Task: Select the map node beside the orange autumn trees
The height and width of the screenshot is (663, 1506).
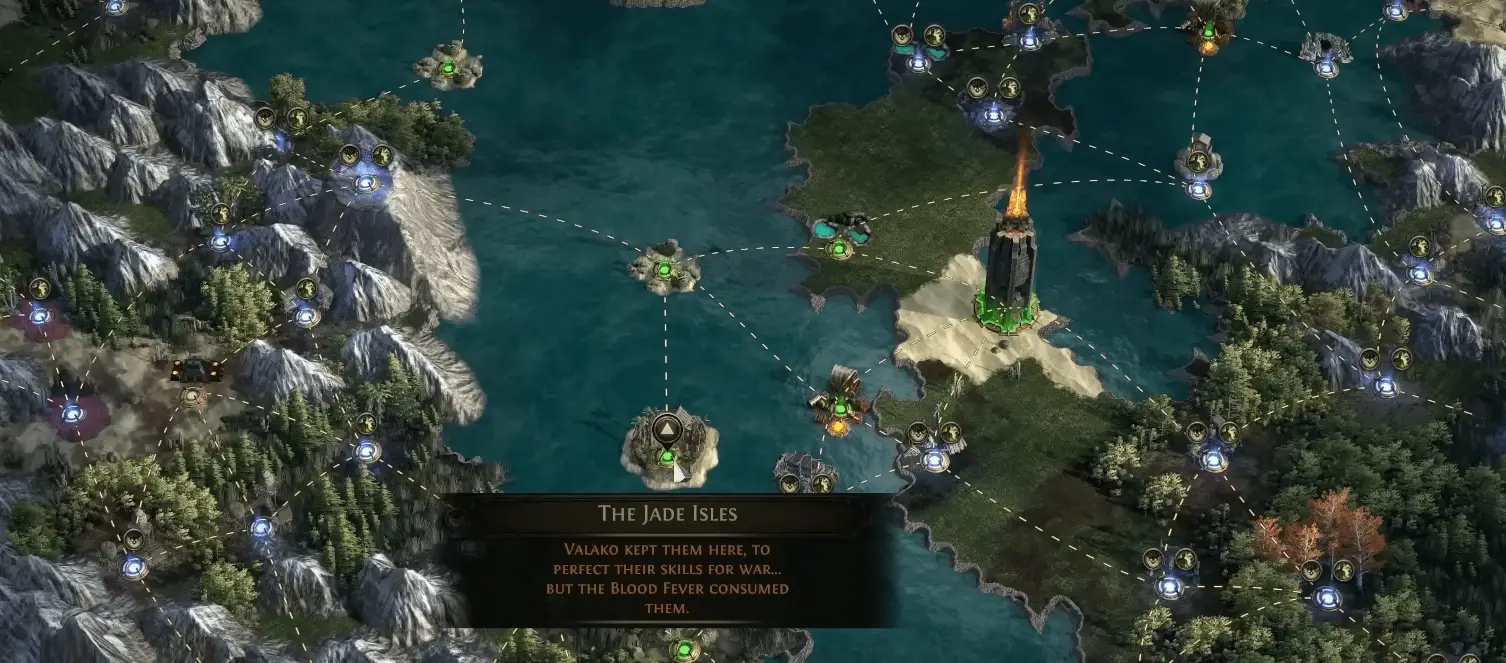Action: click(x=1327, y=597)
